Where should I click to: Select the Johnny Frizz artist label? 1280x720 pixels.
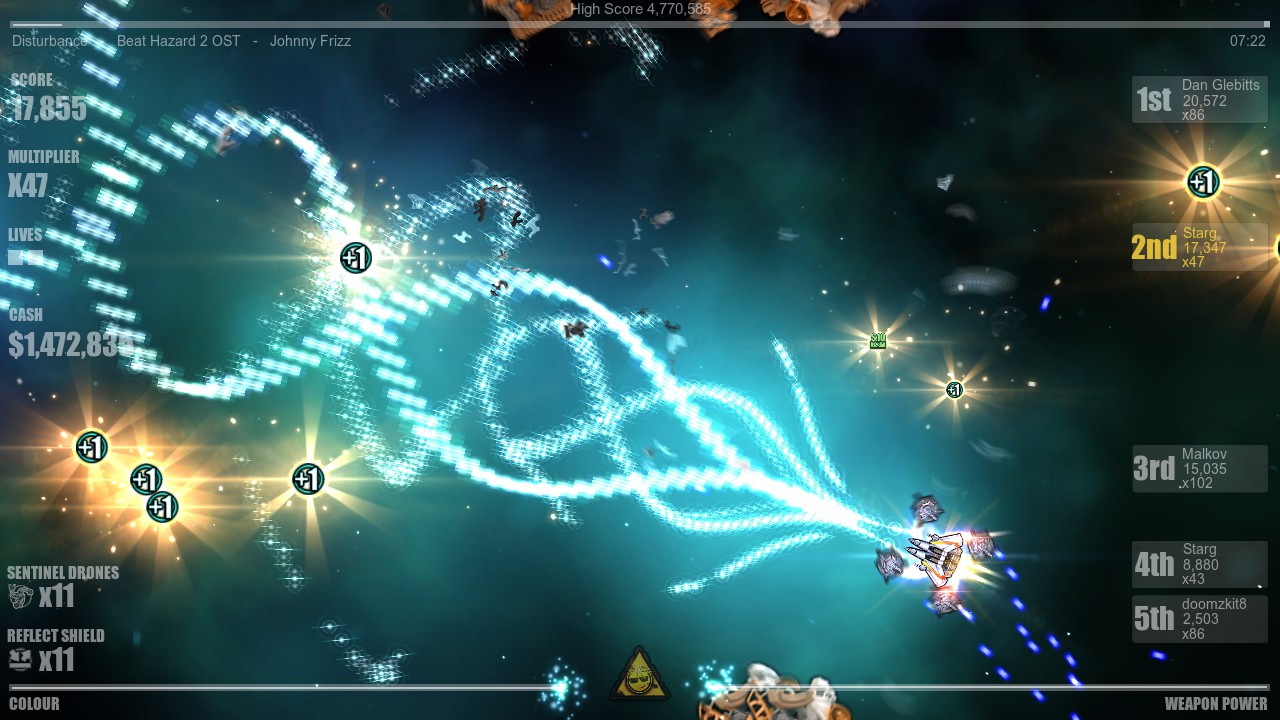tap(310, 41)
